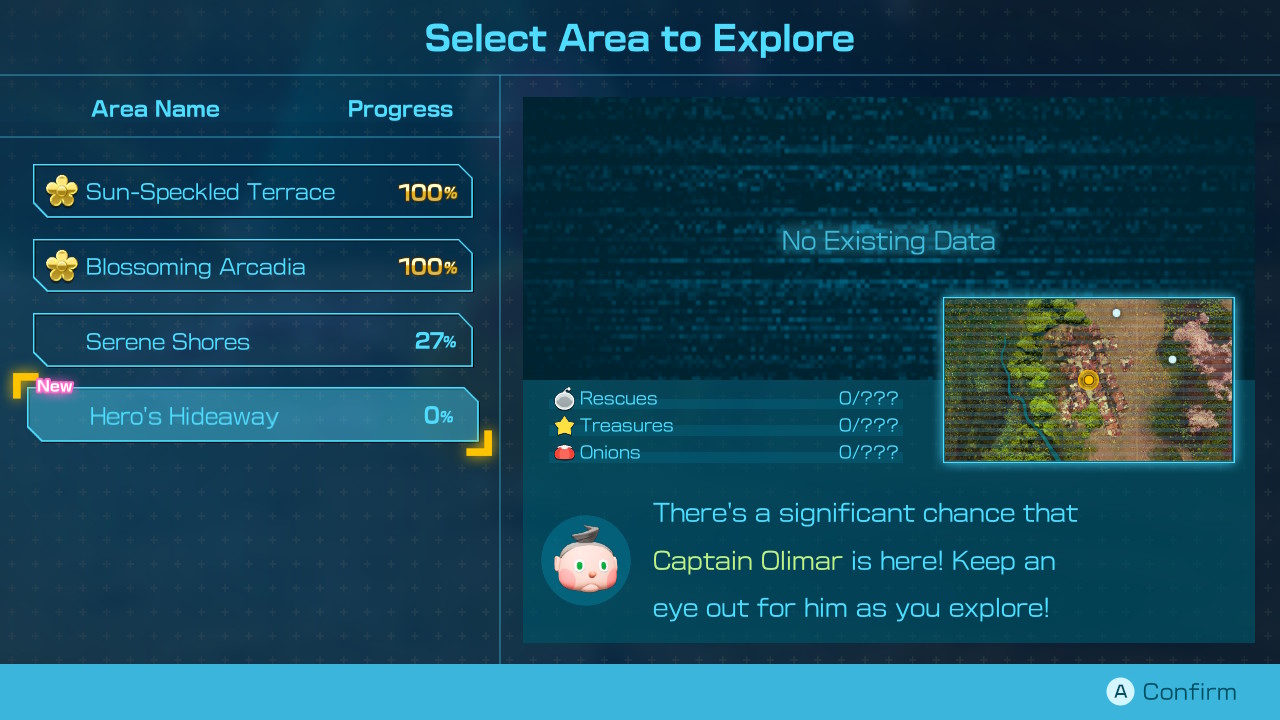Open the Progress column header

400,109
